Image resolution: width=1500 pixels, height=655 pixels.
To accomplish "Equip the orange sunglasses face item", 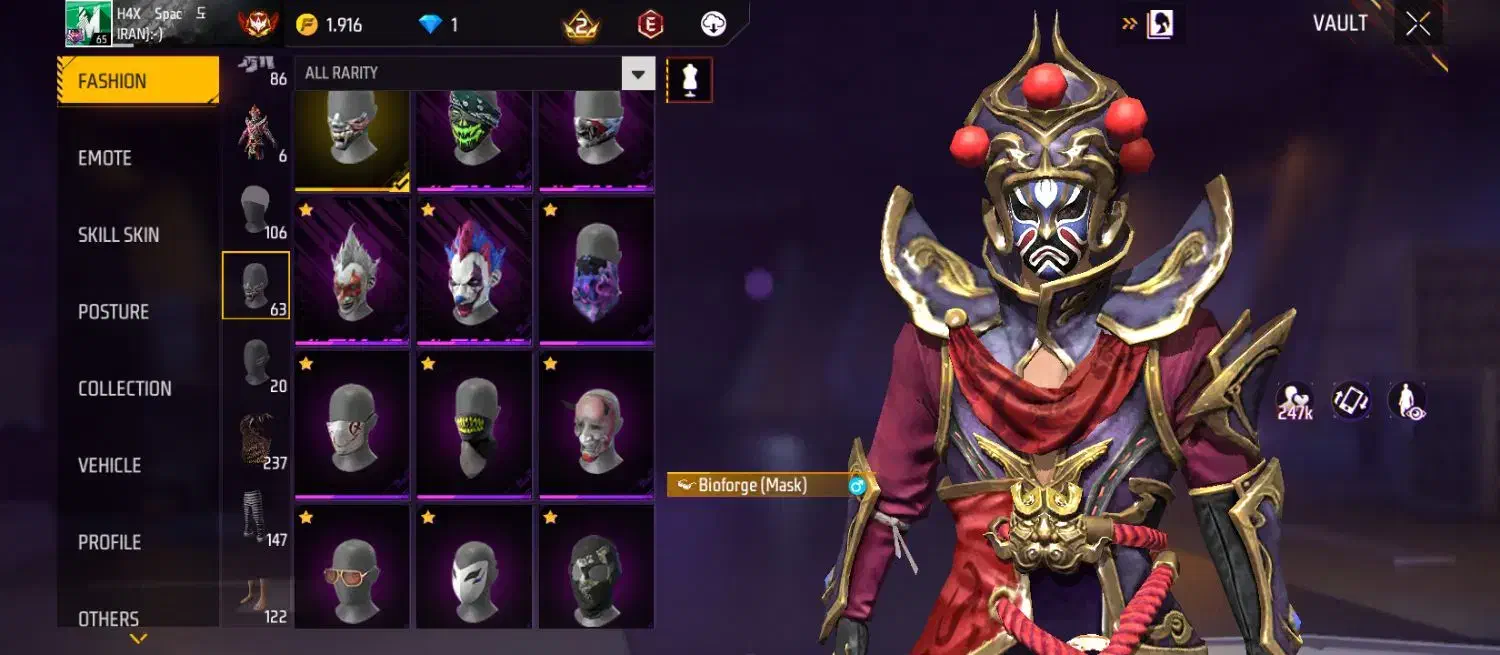I will [x=352, y=566].
